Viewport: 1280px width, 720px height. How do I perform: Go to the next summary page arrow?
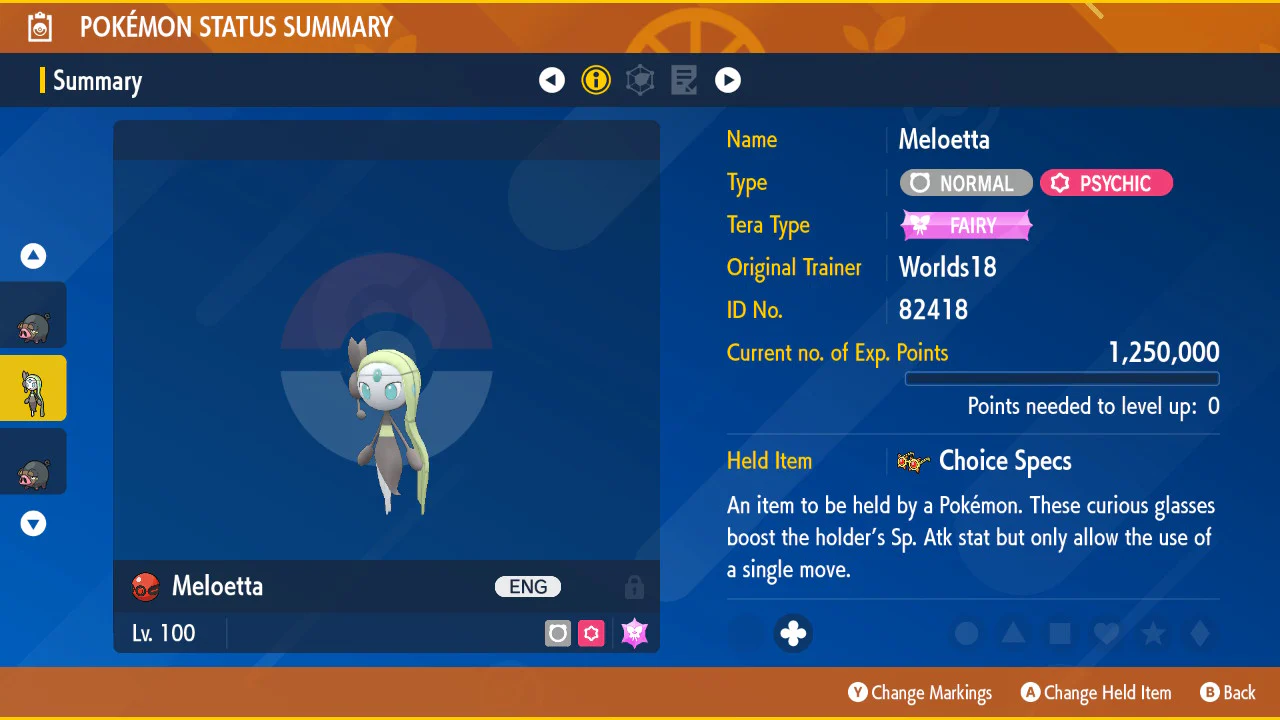[728, 80]
